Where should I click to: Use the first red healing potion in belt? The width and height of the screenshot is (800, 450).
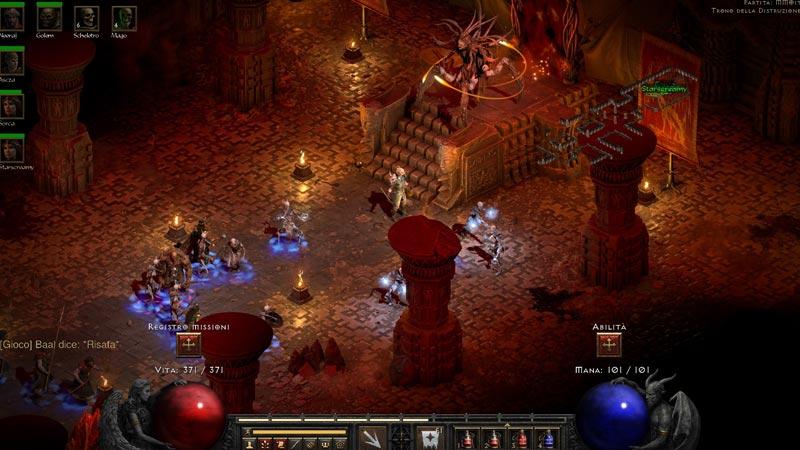point(468,438)
